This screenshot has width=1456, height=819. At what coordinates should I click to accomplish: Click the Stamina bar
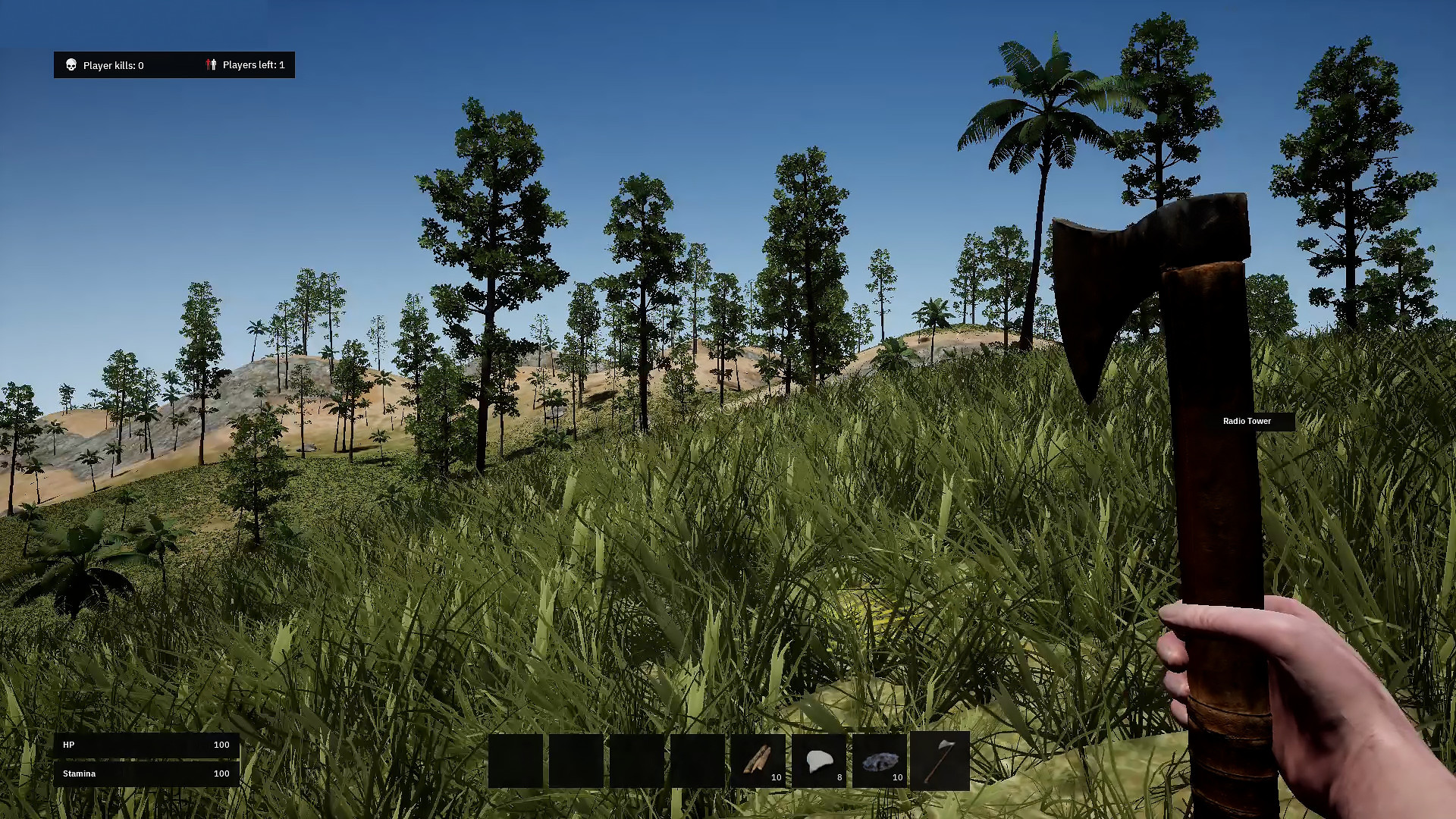pyautogui.click(x=146, y=773)
